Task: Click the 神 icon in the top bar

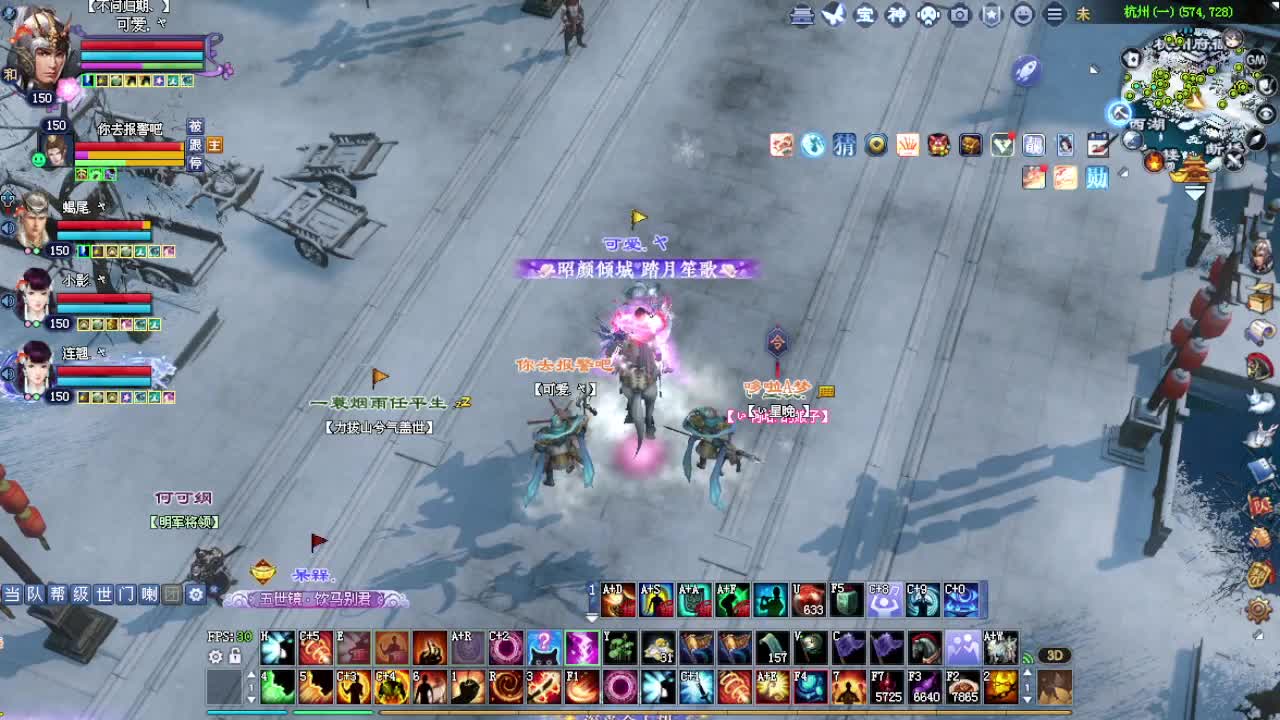Action: point(896,15)
